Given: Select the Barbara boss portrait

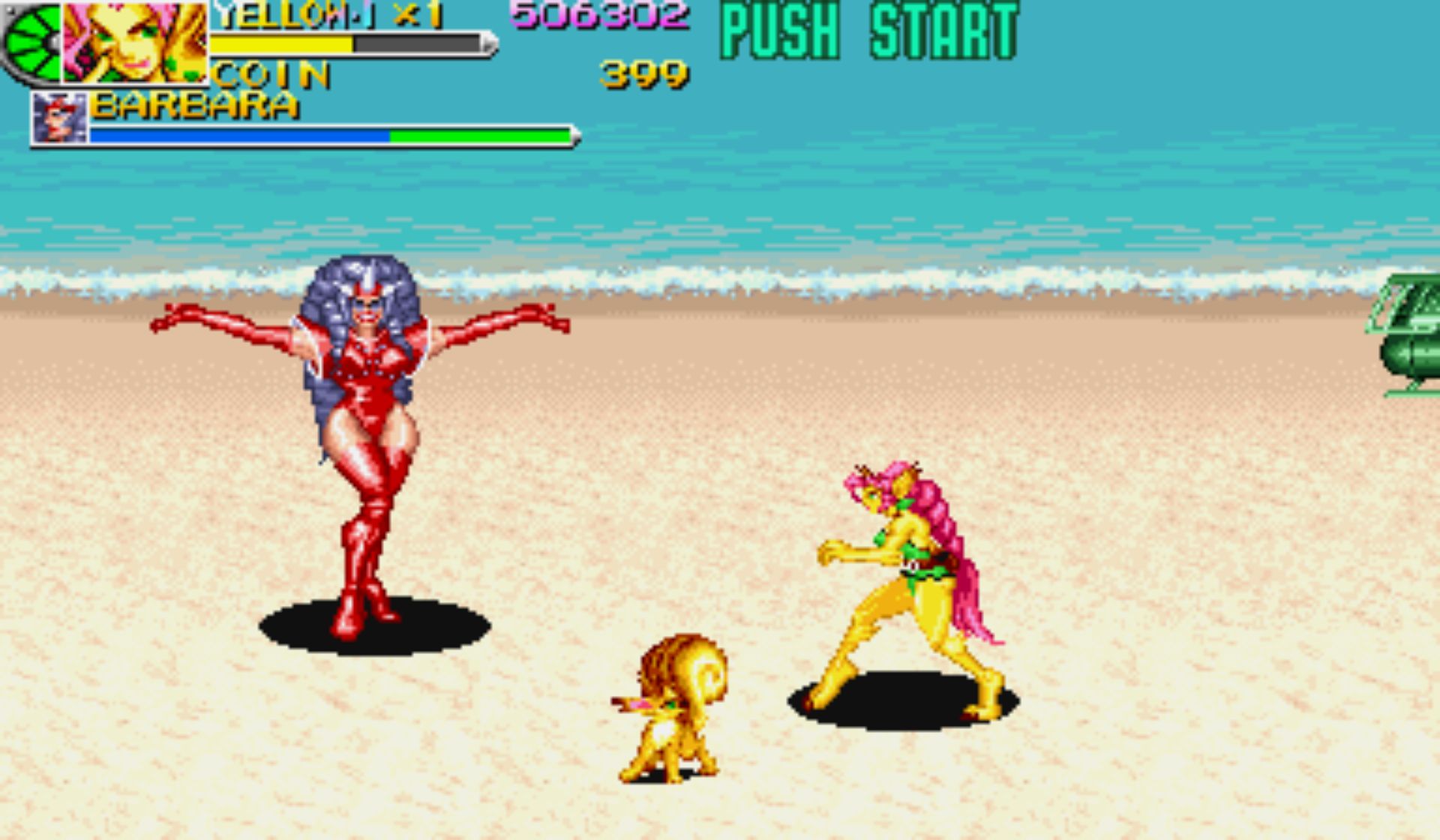Looking at the screenshot, I should click(60, 118).
